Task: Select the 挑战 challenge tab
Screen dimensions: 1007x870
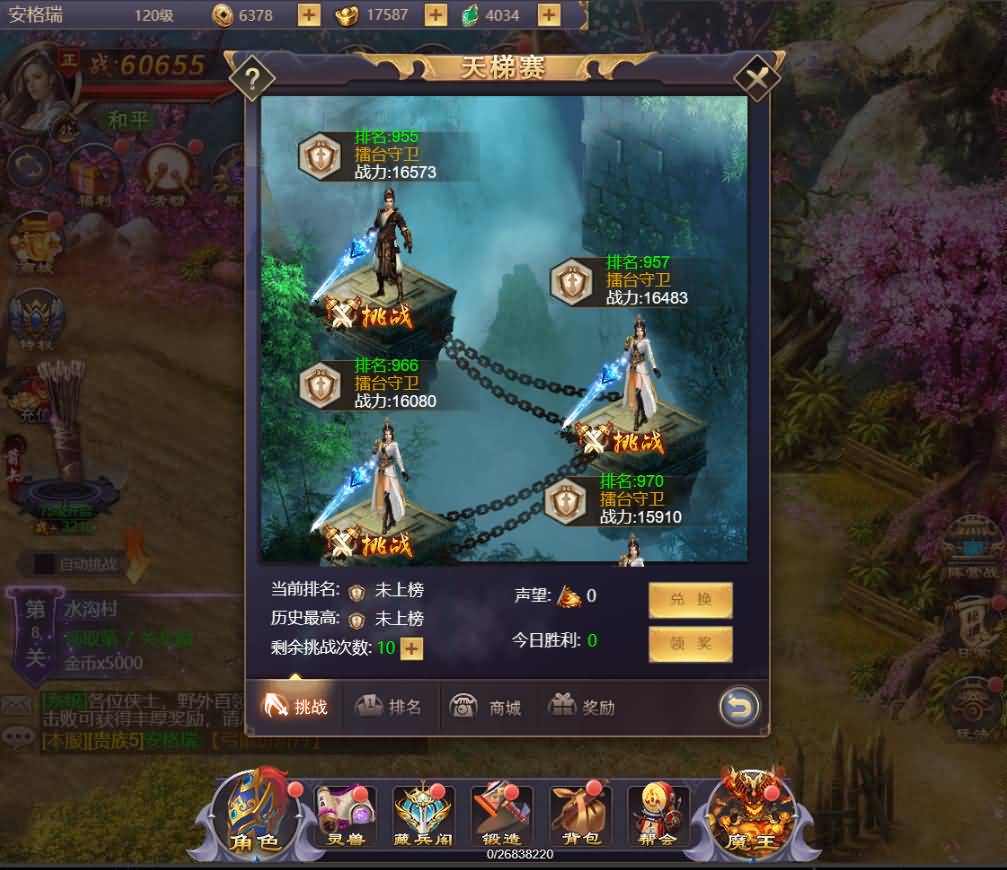Action: pyautogui.click(x=296, y=707)
